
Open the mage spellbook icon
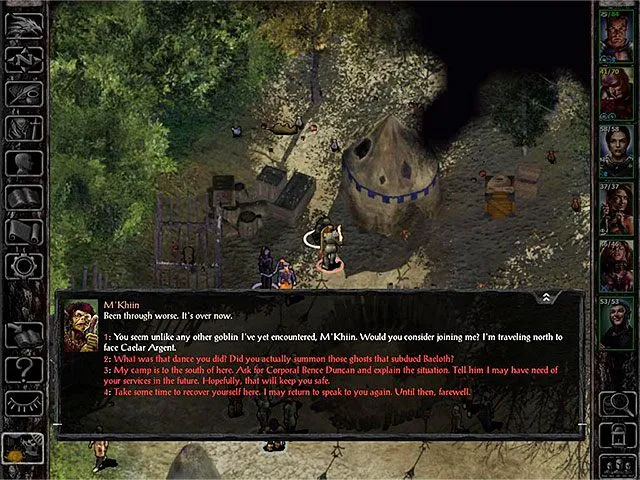(x=22, y=197)
